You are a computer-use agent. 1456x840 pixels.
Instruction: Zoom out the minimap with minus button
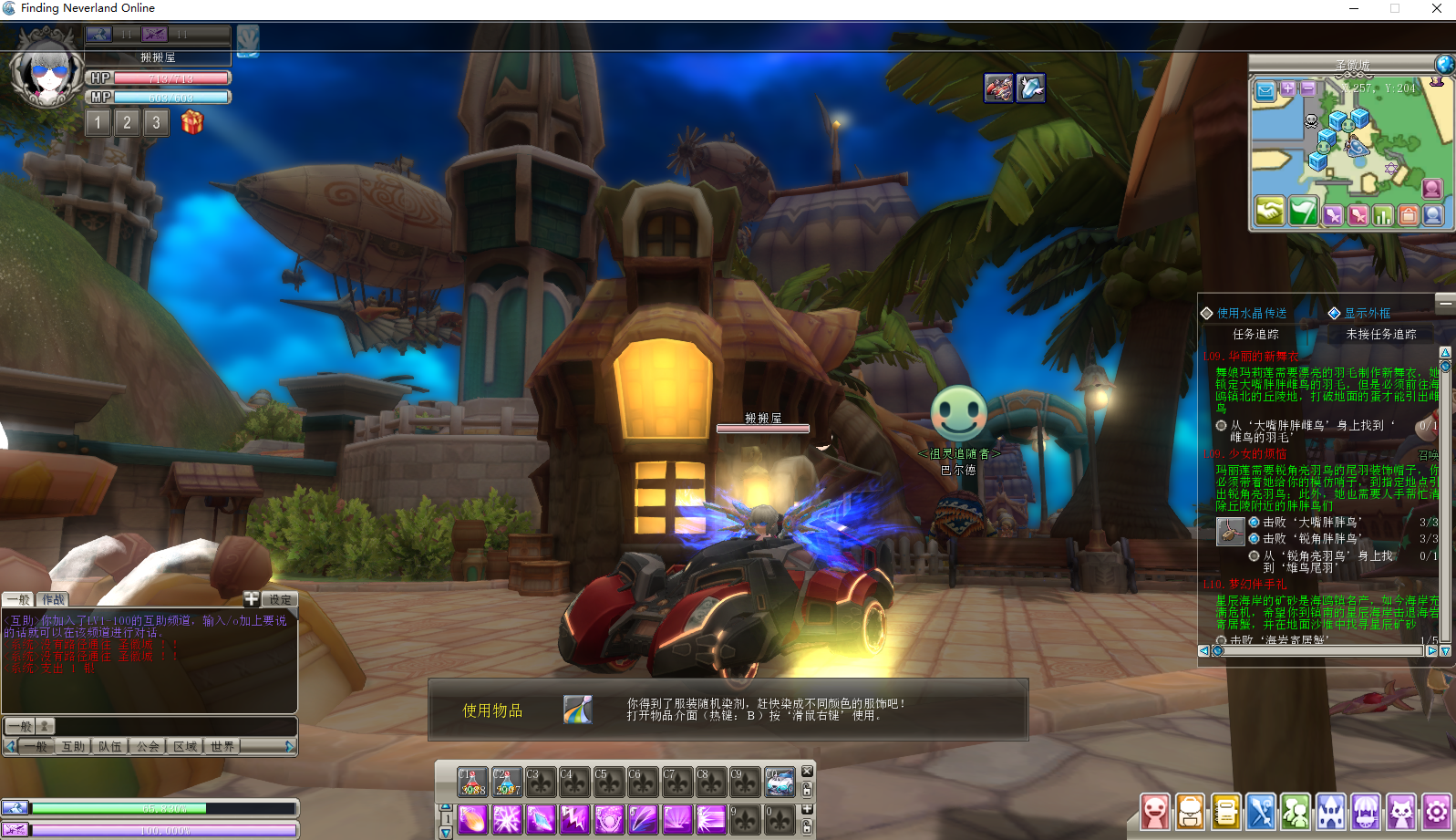click(x=1308, y=88)
